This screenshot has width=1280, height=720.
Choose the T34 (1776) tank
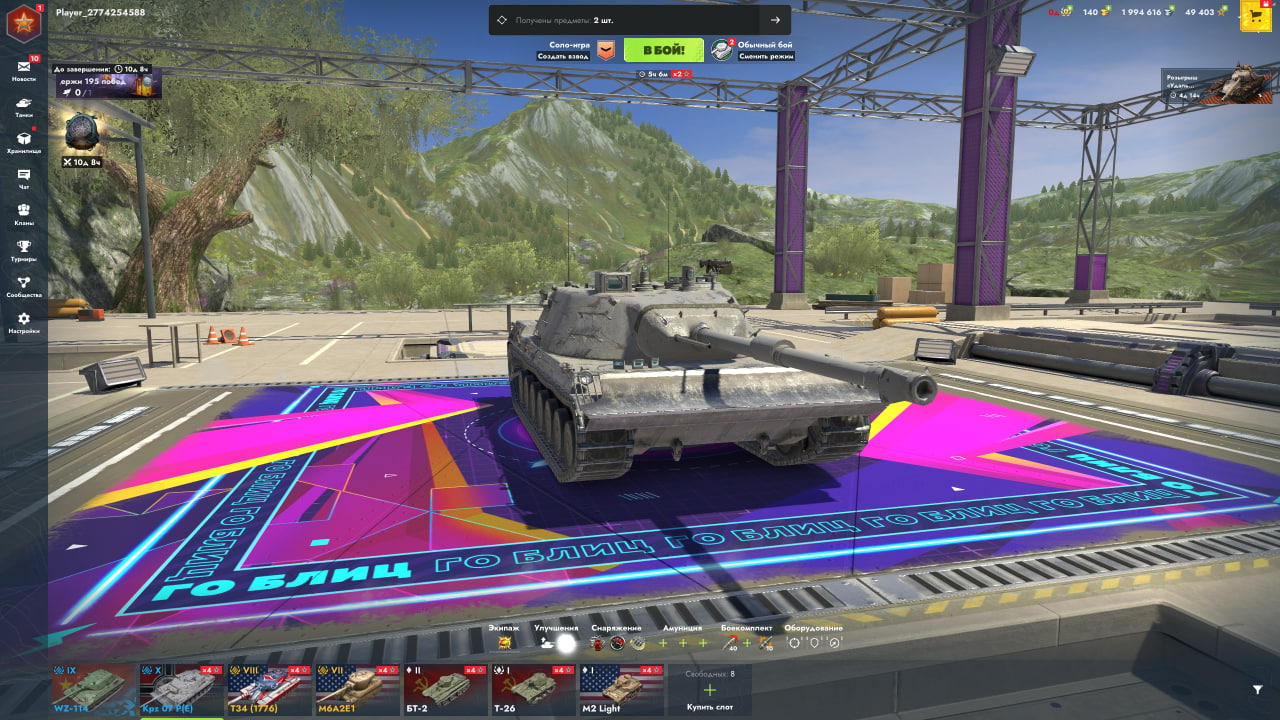[x=269, y=689]
